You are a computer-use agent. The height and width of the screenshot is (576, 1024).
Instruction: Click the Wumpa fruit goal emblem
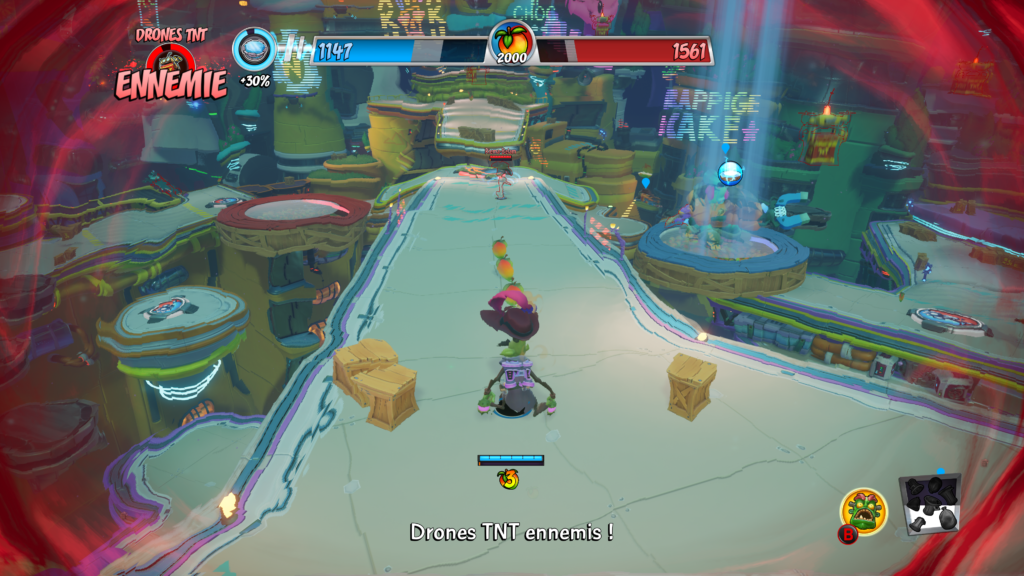(512, 42)
